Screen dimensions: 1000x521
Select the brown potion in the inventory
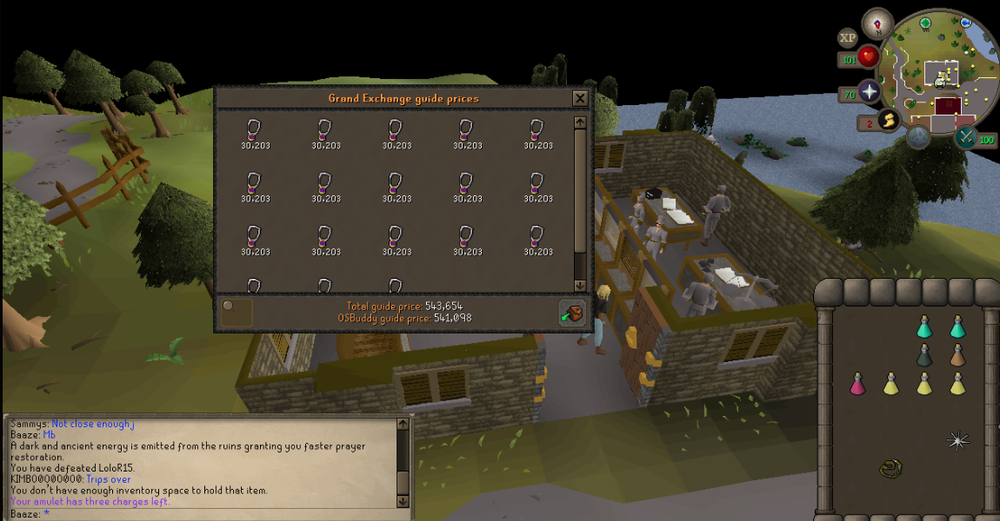click(958, 355)
